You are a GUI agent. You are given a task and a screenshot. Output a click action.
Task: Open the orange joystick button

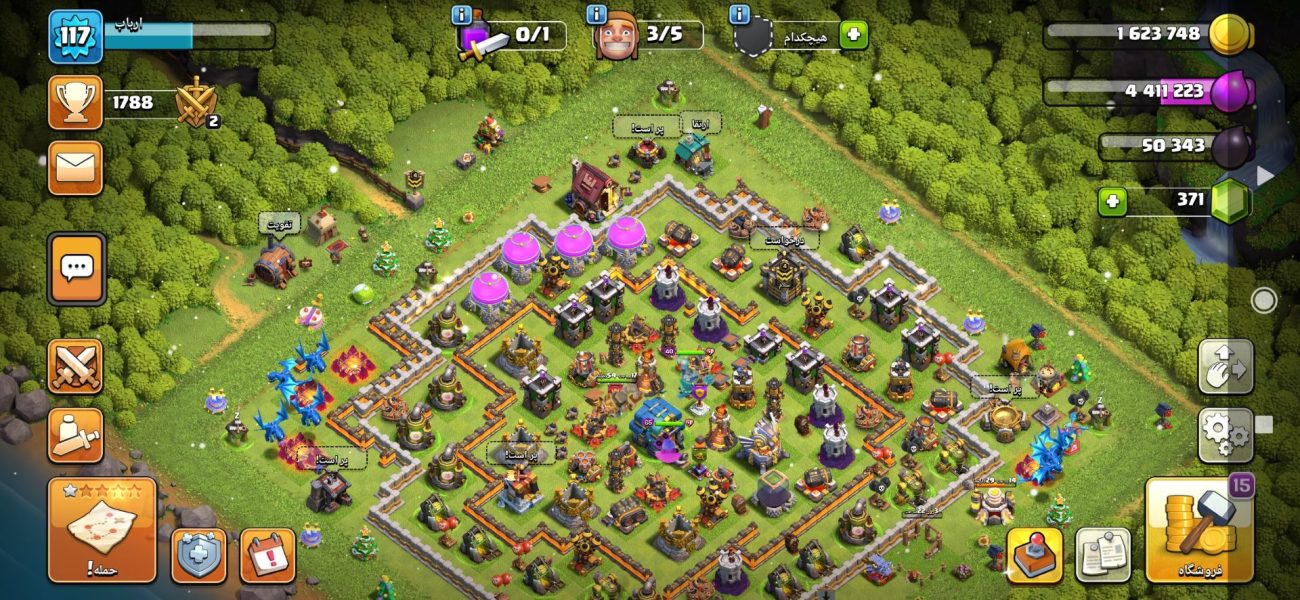click(x=1034, y=555)
